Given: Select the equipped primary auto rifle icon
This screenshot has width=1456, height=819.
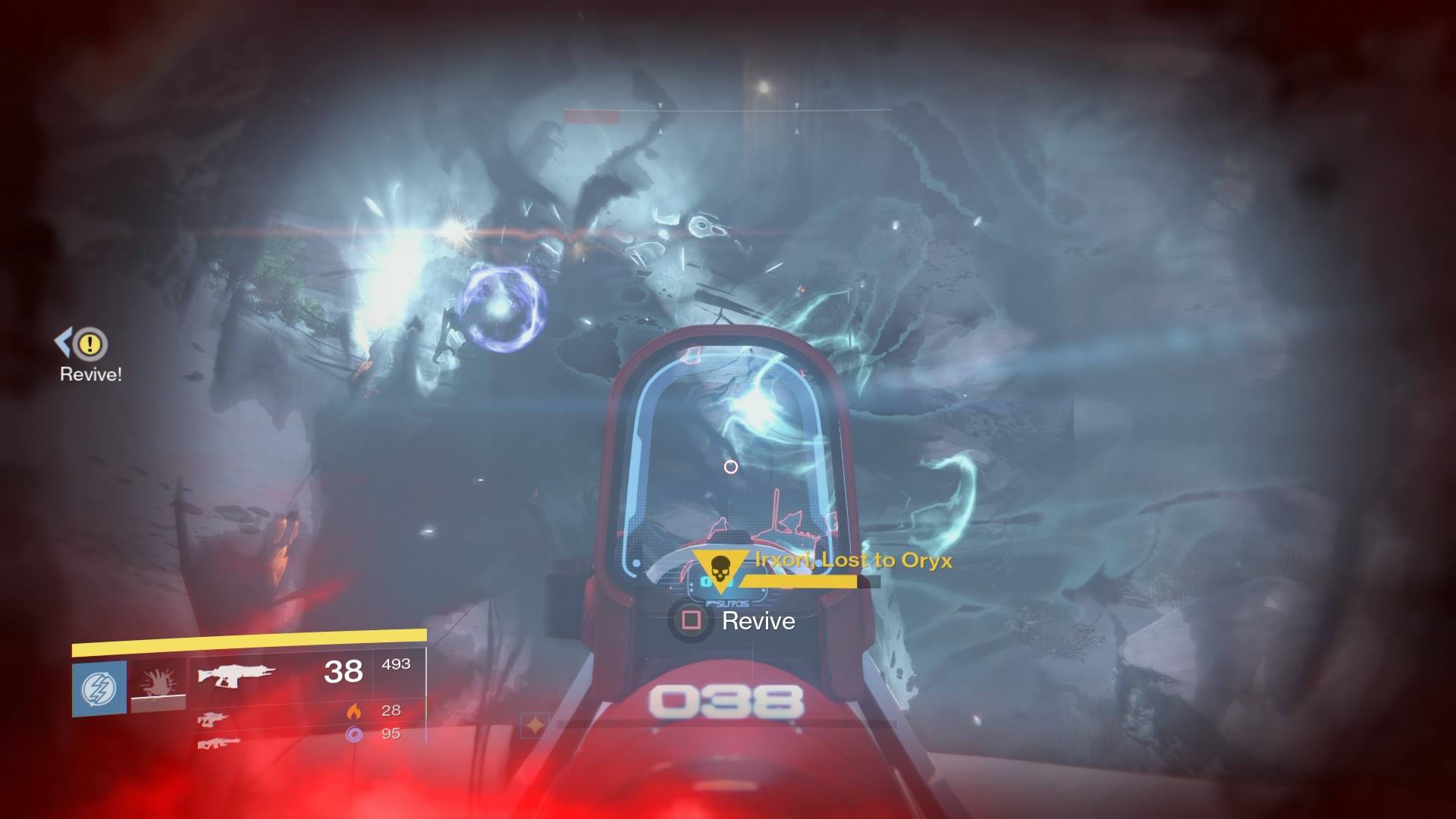Looking at the screenshot, I should pyautogui.click(x=235, y=673).
